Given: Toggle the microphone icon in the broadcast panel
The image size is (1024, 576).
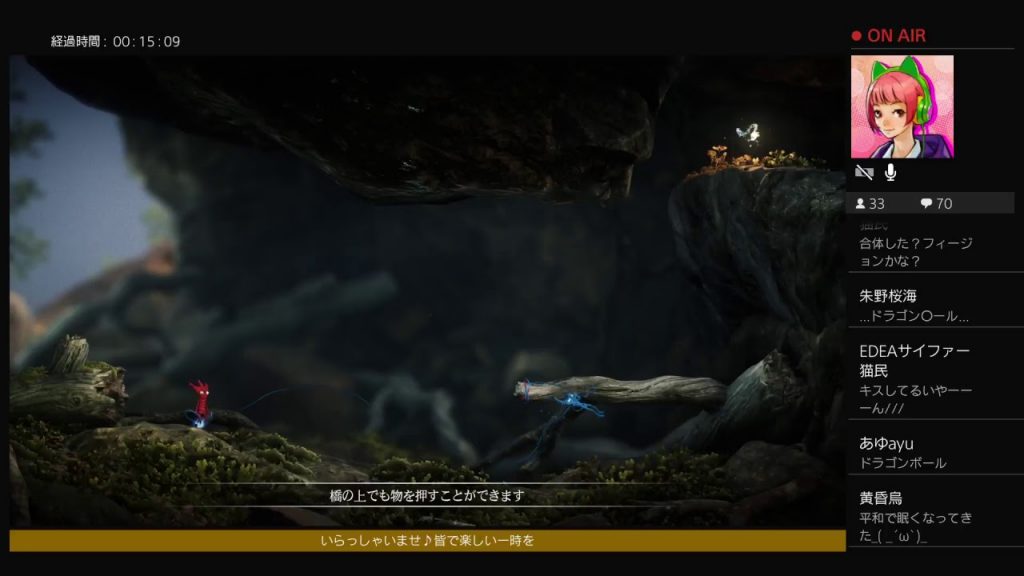Looking at the screenshot, I should (x=890, y=174).
